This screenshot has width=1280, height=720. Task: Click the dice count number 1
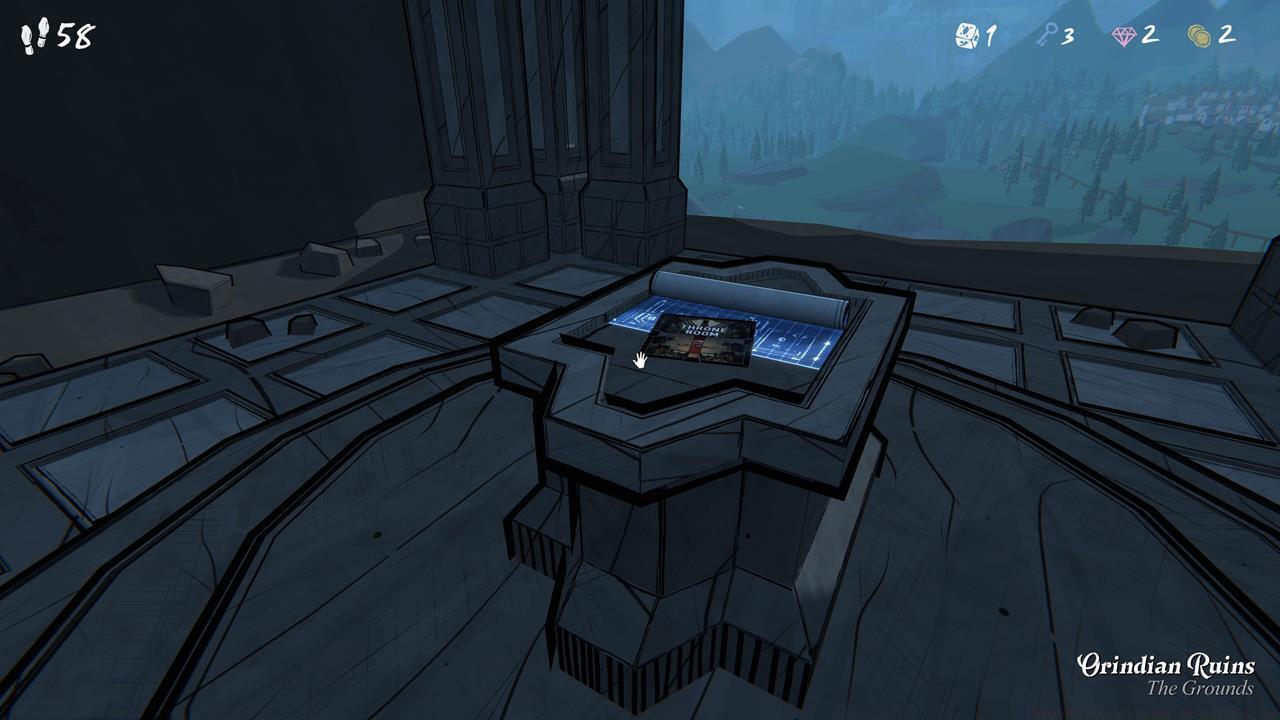tap(992, 35)
